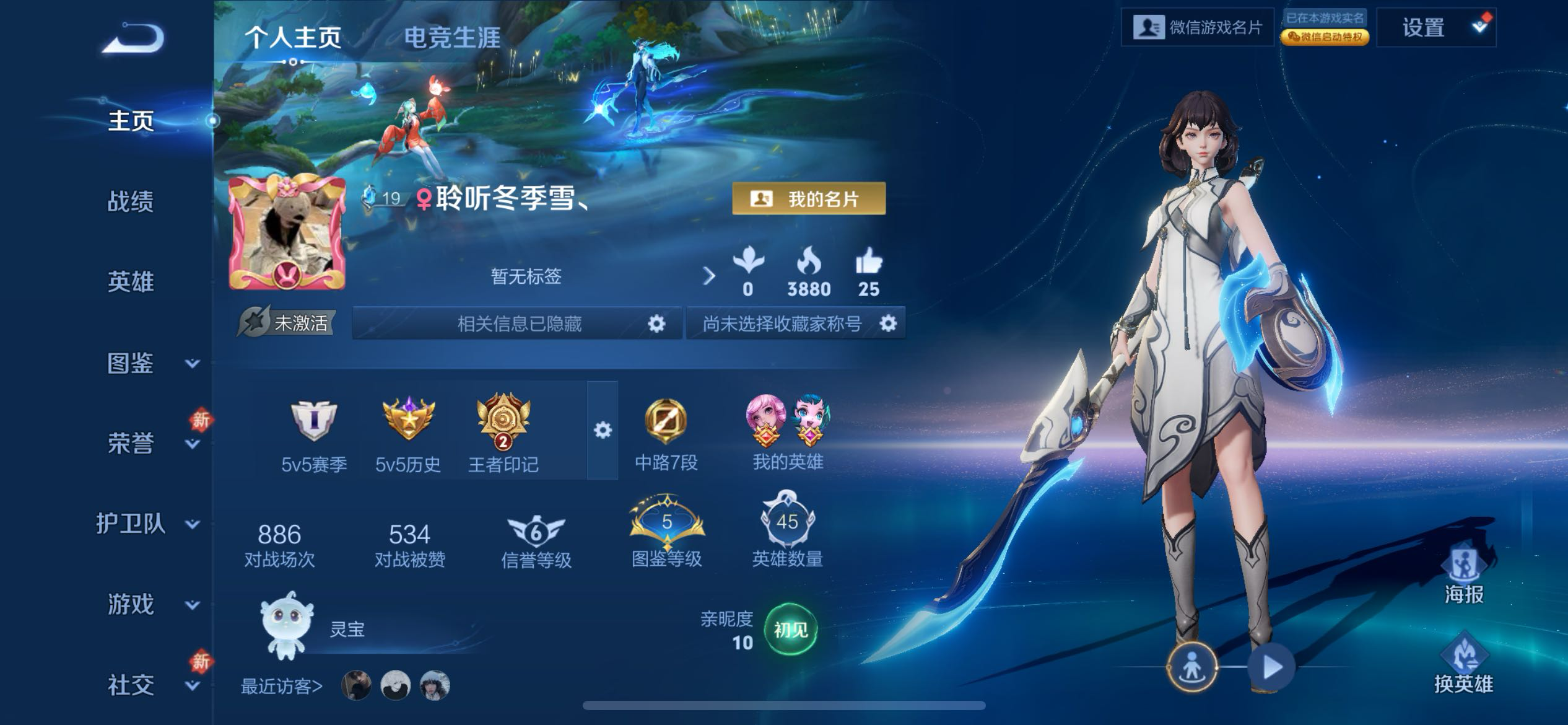Select 英雄 in the sidebar
This screenshot has height=725, width=1568.
tap(130, 282)
